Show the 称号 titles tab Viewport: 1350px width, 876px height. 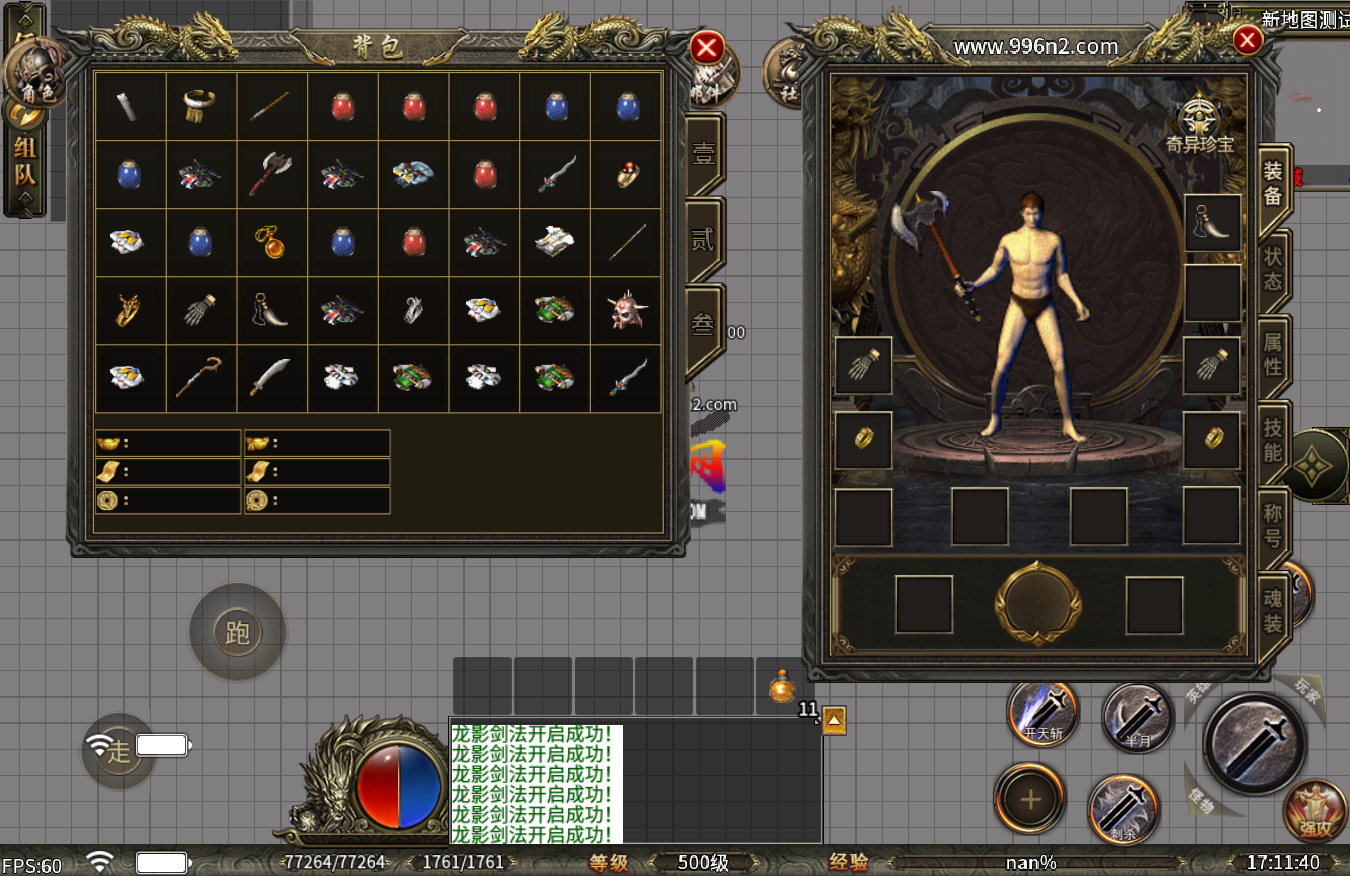[x=1272, y=526]
